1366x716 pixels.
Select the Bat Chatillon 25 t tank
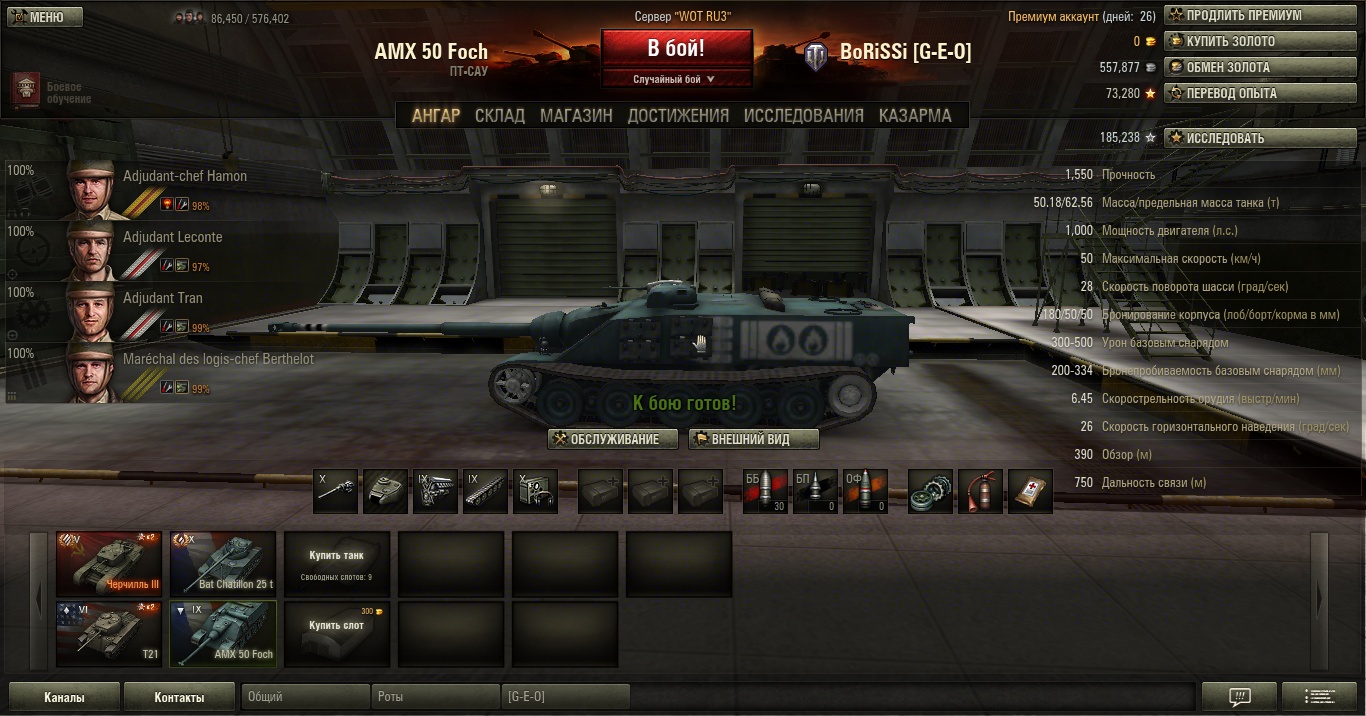tap(223, 563)
